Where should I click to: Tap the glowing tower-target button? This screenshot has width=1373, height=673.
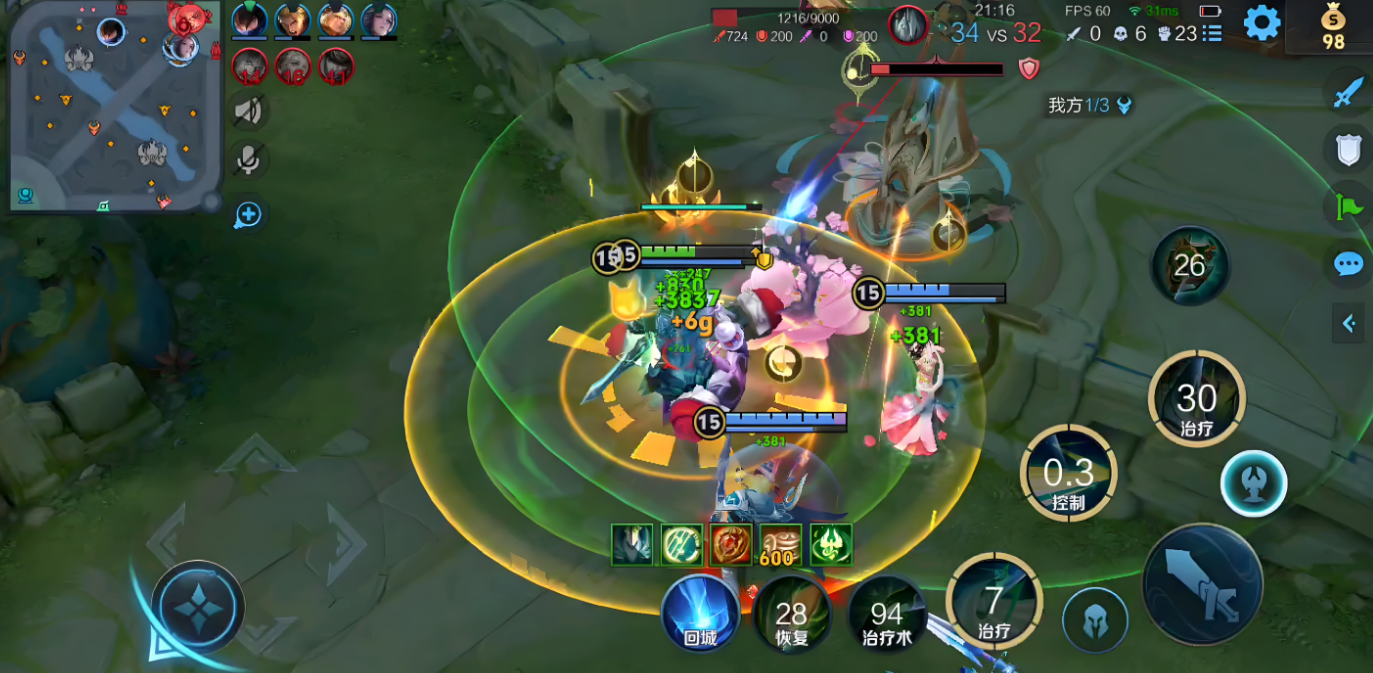(x=1253, y=483)
